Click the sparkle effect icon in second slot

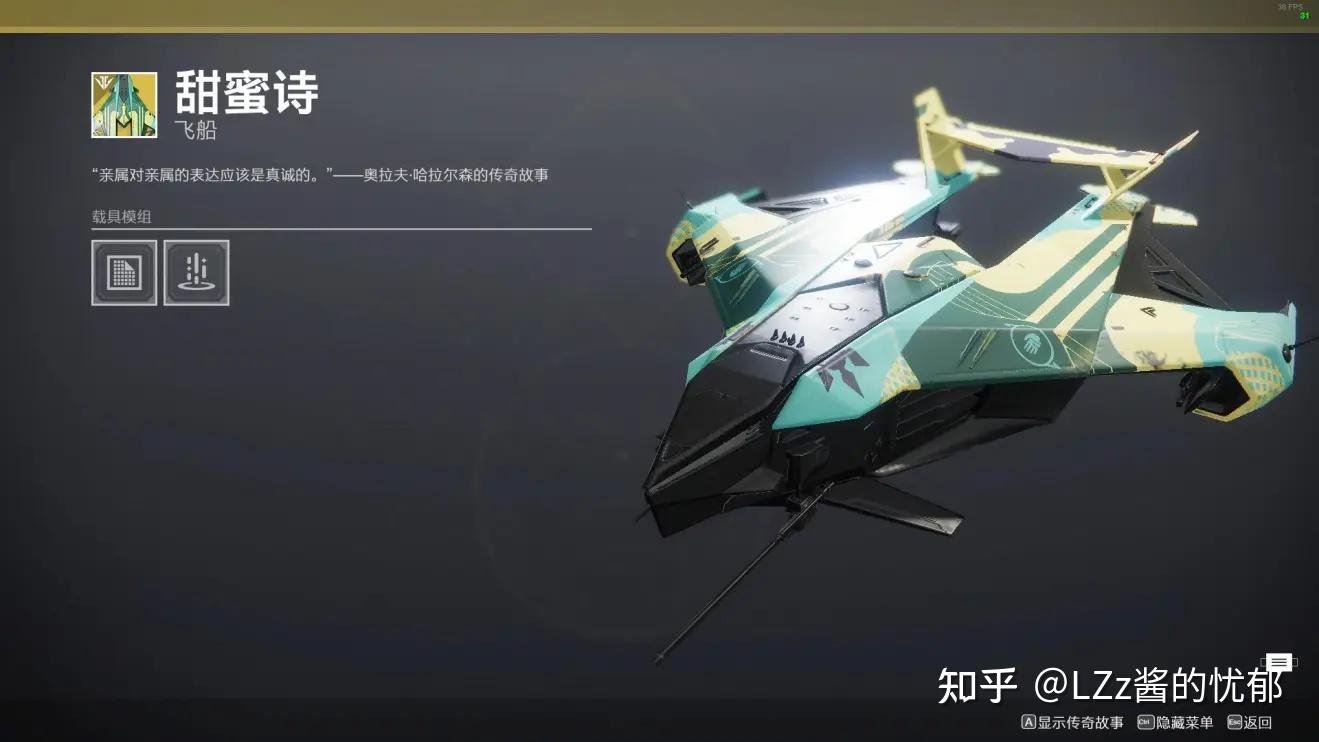[197, 271]
